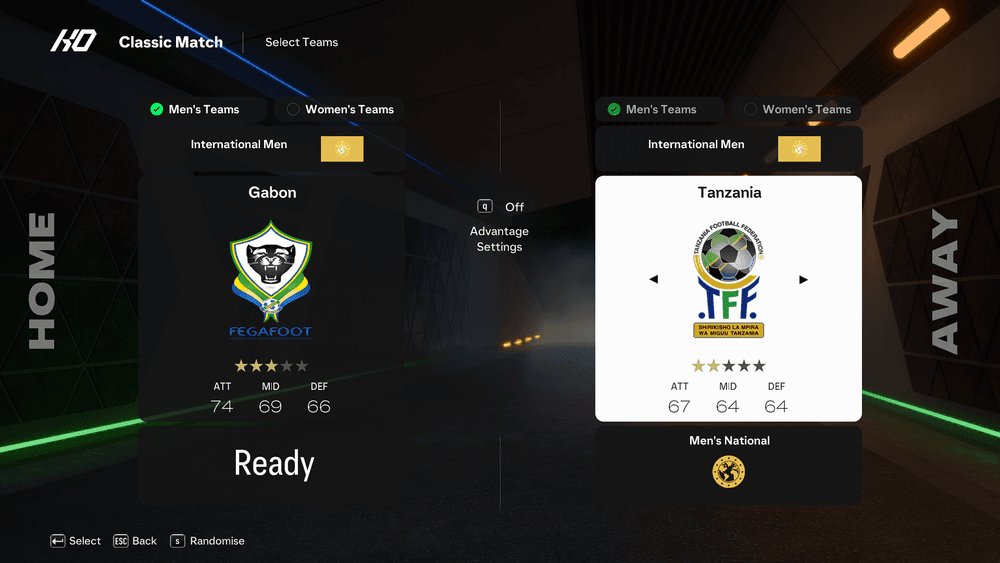Click the home Ready status panel

[273, 463]
